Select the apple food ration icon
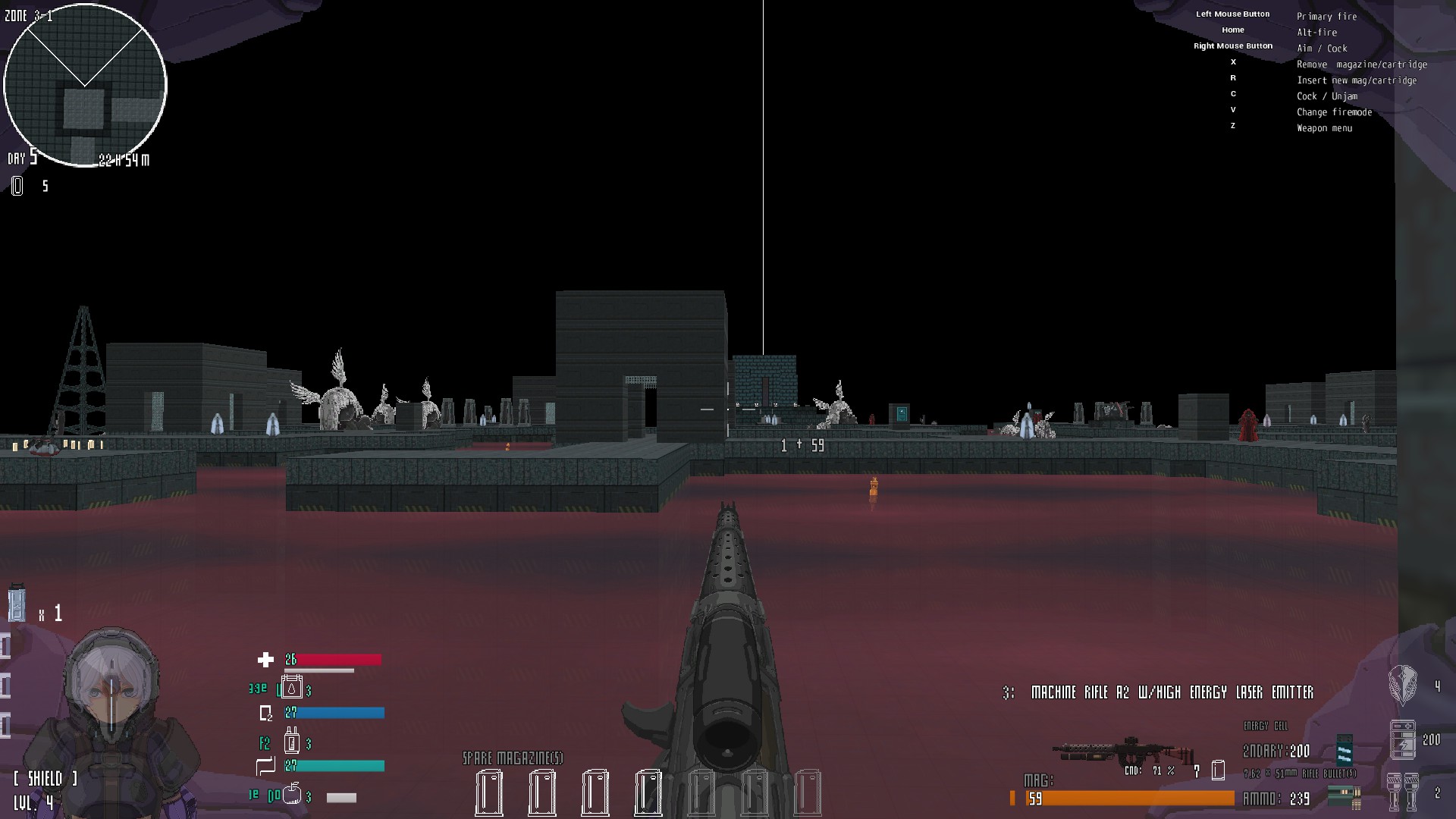The width and height of the screenshot is (1456, 819). (292, 795)
